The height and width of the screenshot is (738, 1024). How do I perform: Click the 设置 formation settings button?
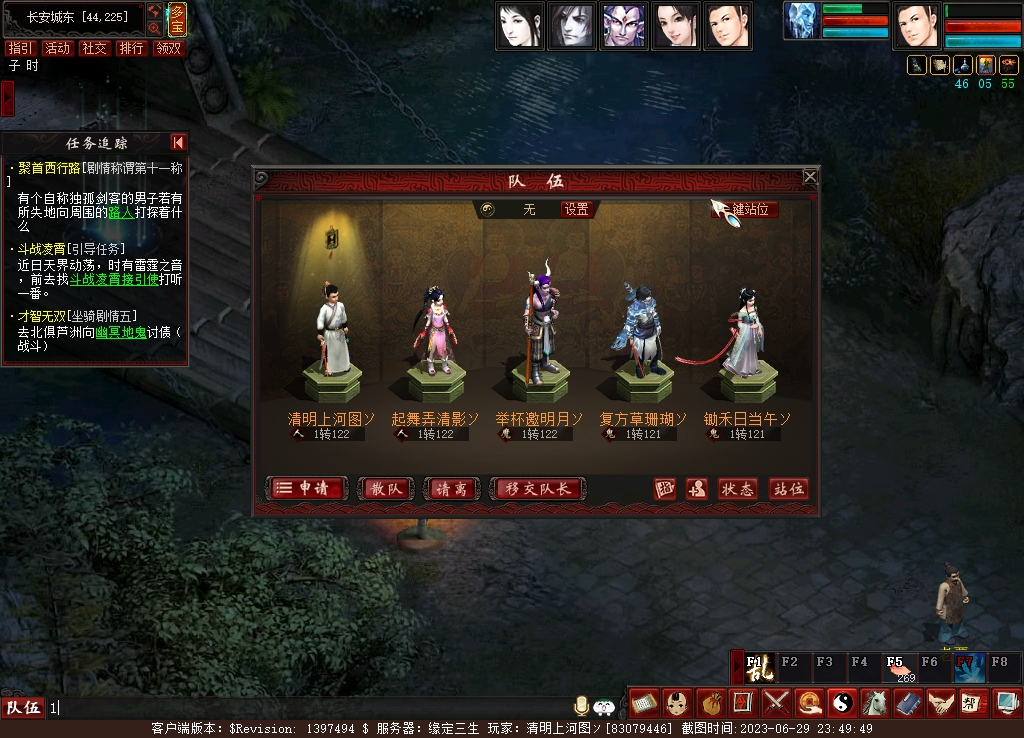coord(576,210)
